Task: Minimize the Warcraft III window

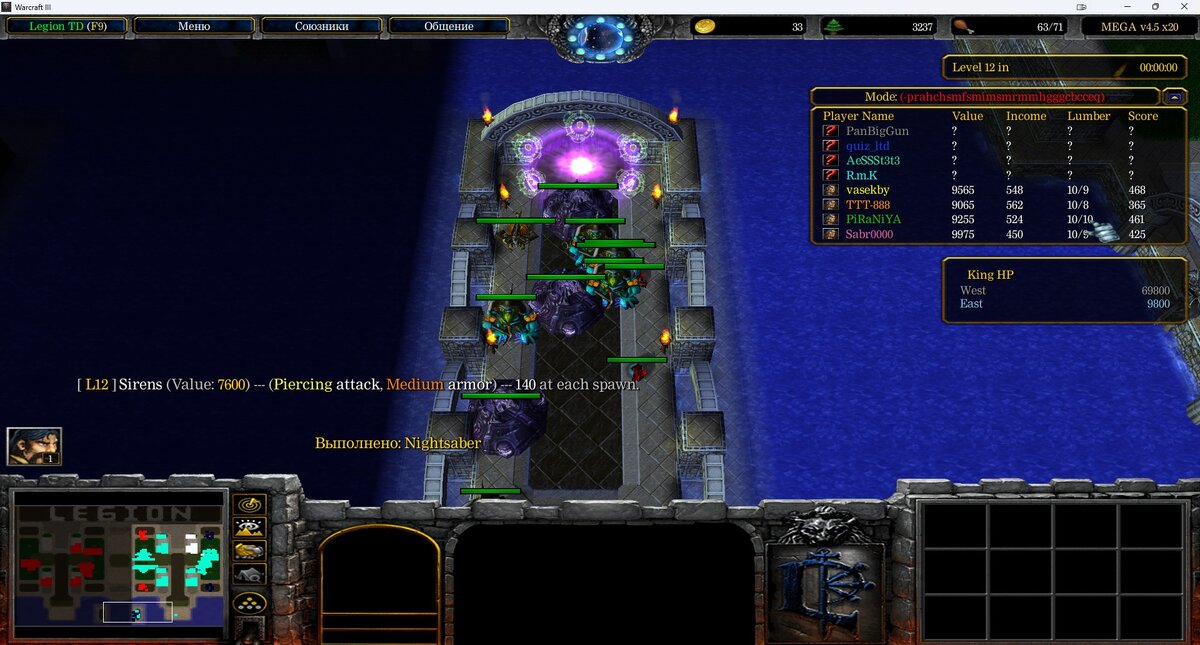Action: point(1129,6)
